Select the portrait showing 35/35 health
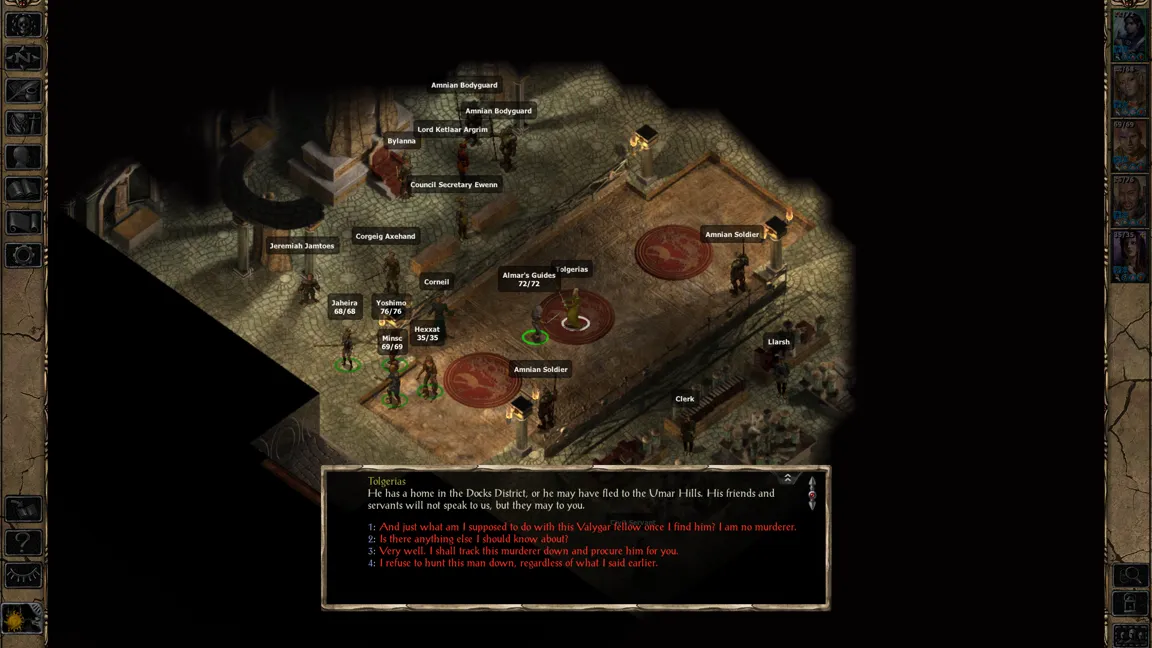Screen dimensions: 1152x648 (1130, 256)
